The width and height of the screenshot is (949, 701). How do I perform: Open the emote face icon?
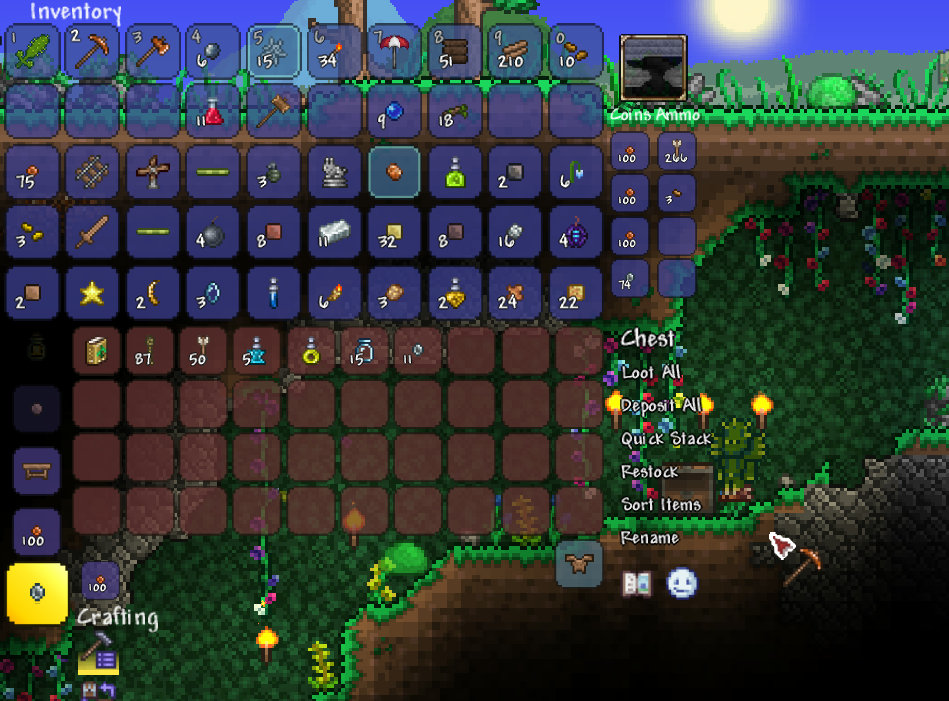pos(682,583)
